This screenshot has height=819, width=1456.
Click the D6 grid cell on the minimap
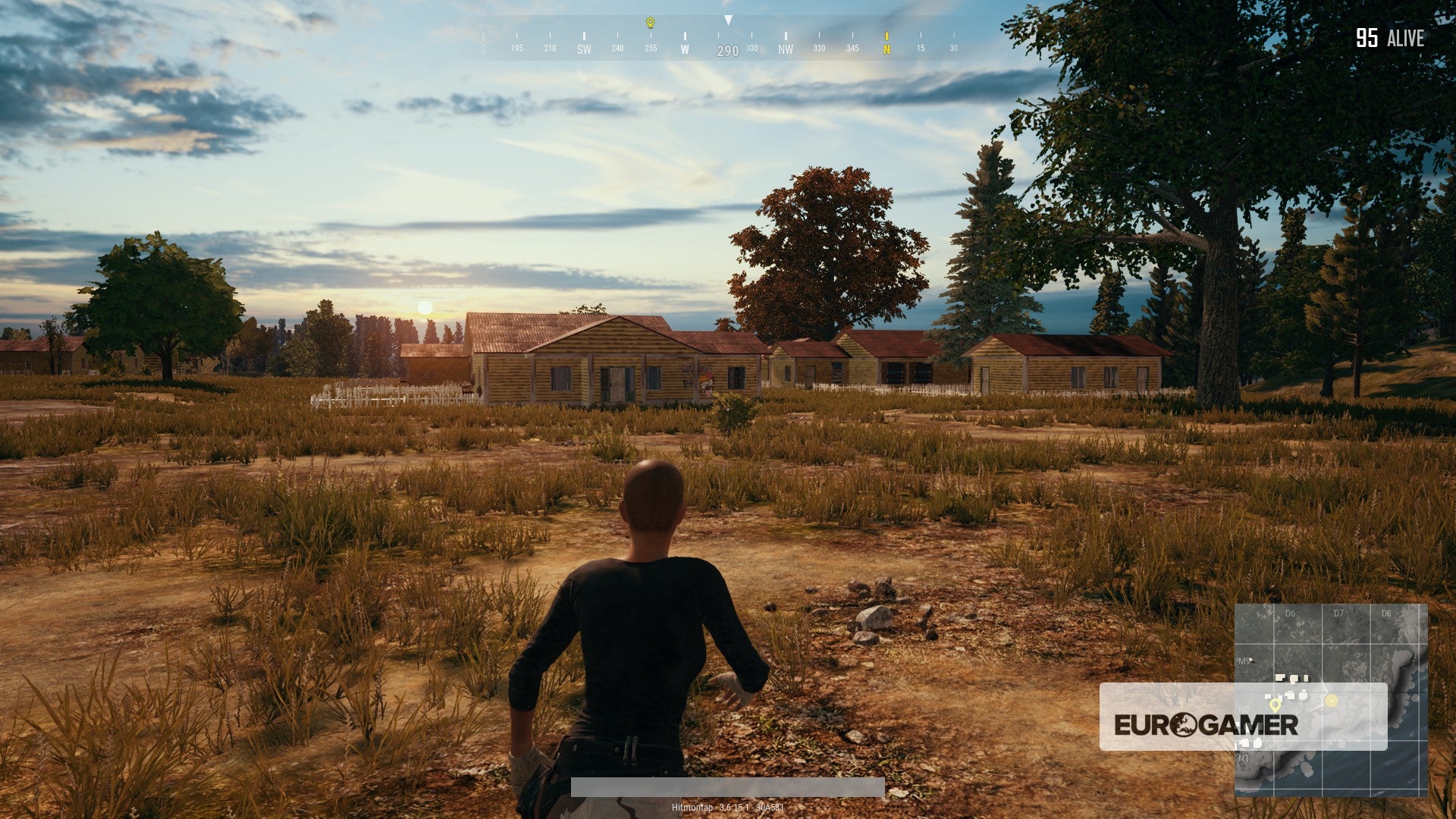click(x=1298, y=623)
